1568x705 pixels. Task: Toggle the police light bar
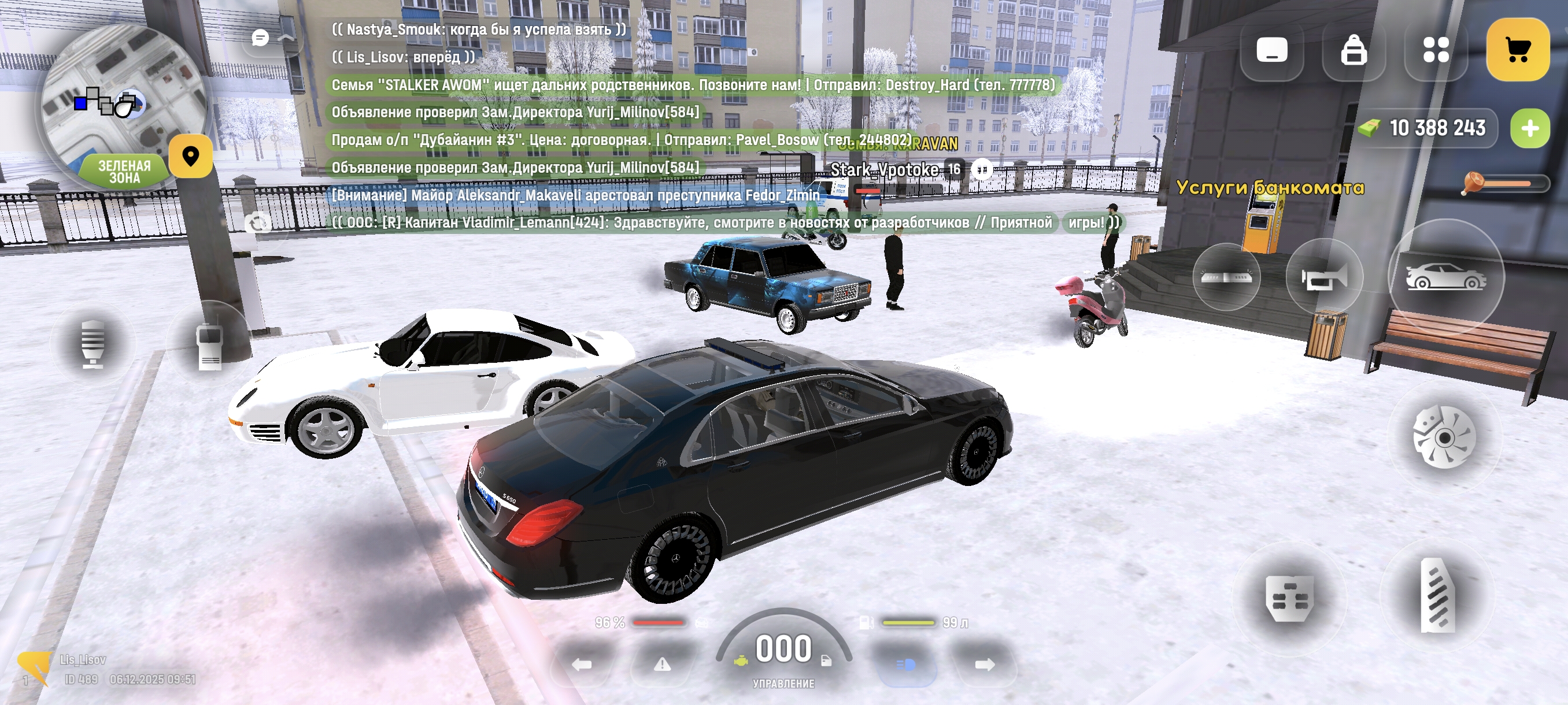[1226, 277]
